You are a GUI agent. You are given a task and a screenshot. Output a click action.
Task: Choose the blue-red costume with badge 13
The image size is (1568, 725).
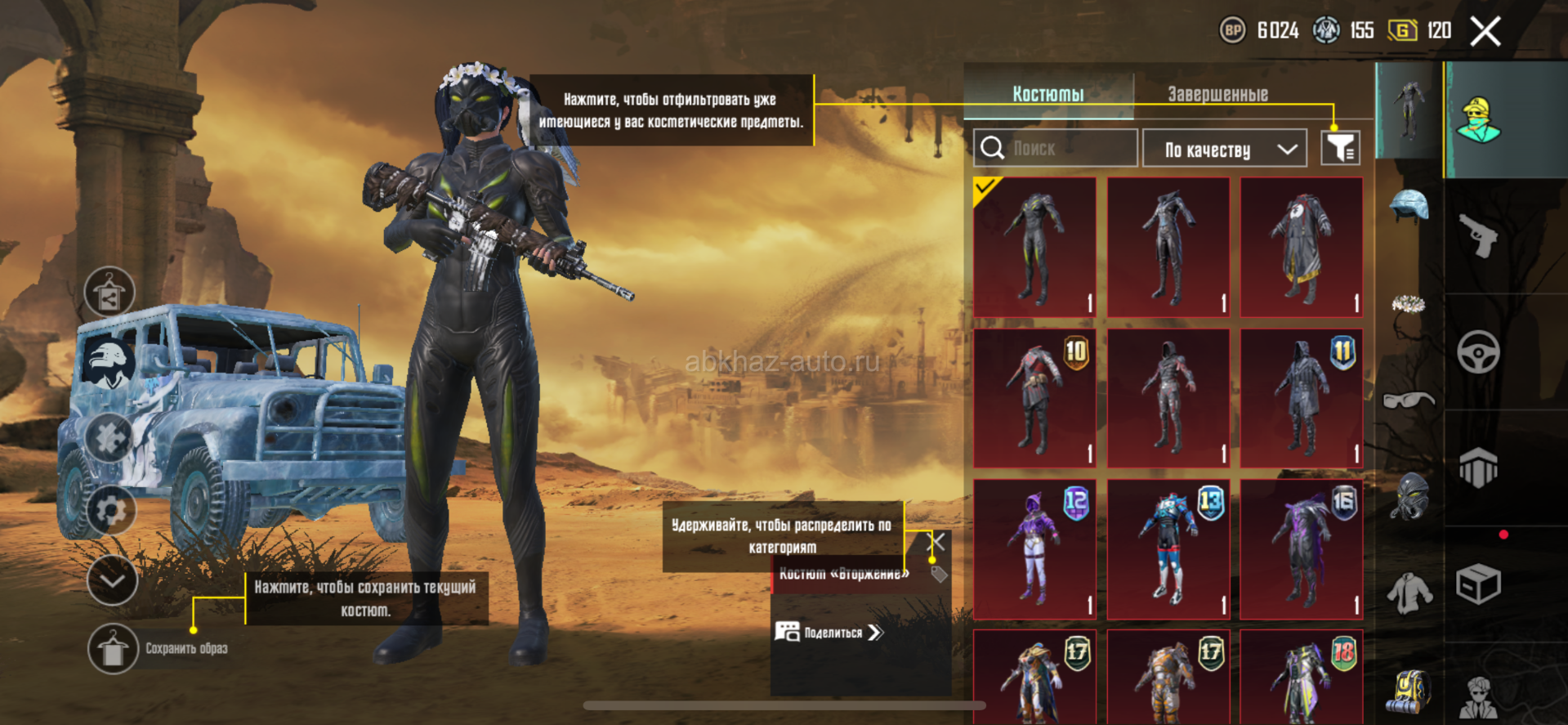(x=1168, y=549)
